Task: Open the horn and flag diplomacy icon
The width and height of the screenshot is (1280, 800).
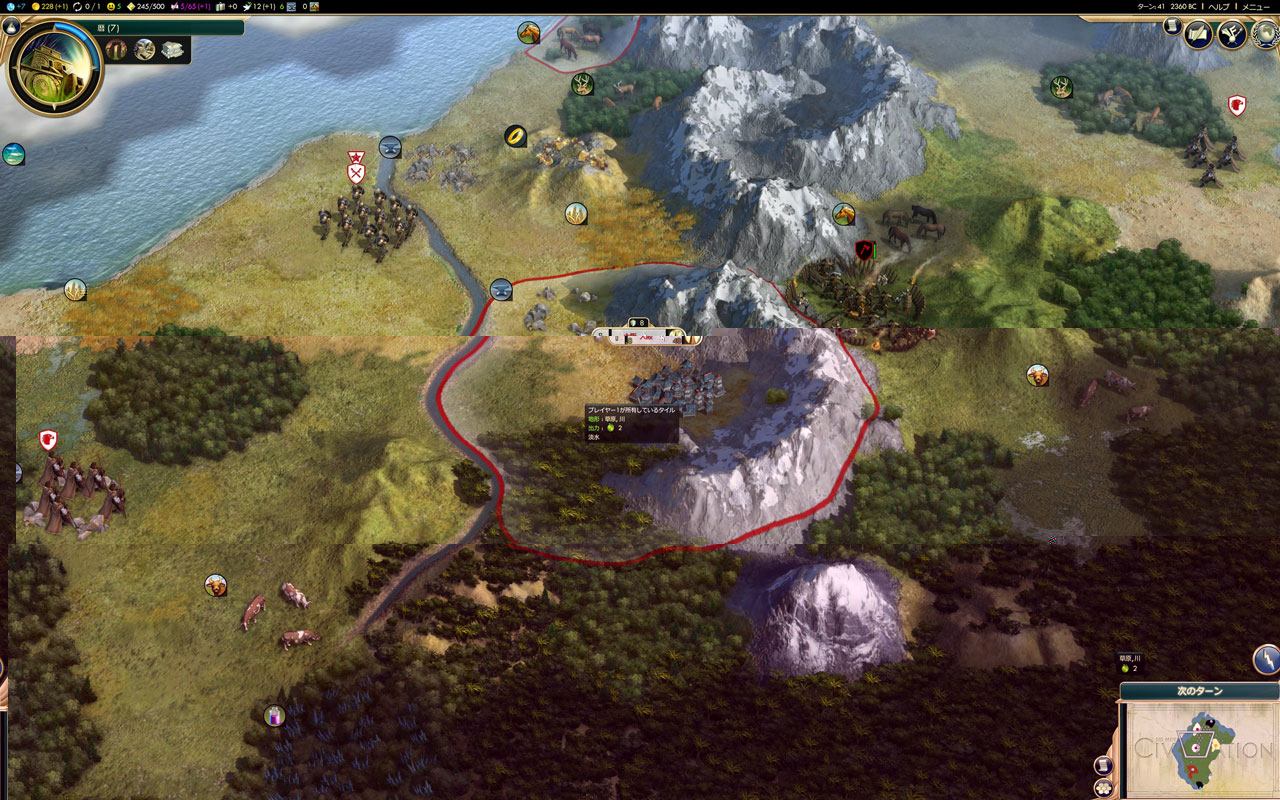Action: tap(1231, 35)
